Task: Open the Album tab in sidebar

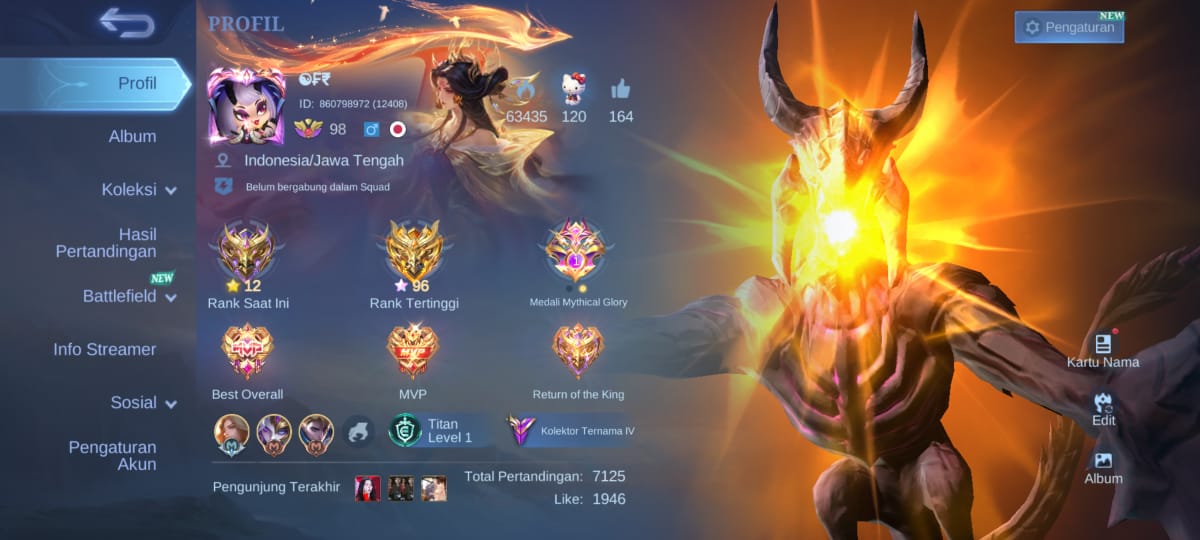Action: coord(132,136)
